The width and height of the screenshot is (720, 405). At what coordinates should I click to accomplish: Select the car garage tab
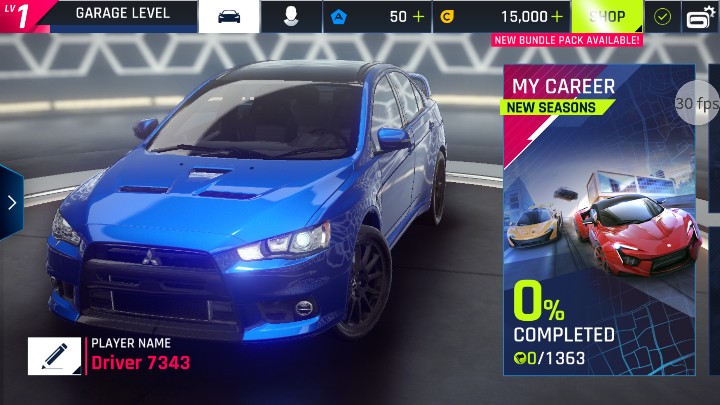click(229, 17)
